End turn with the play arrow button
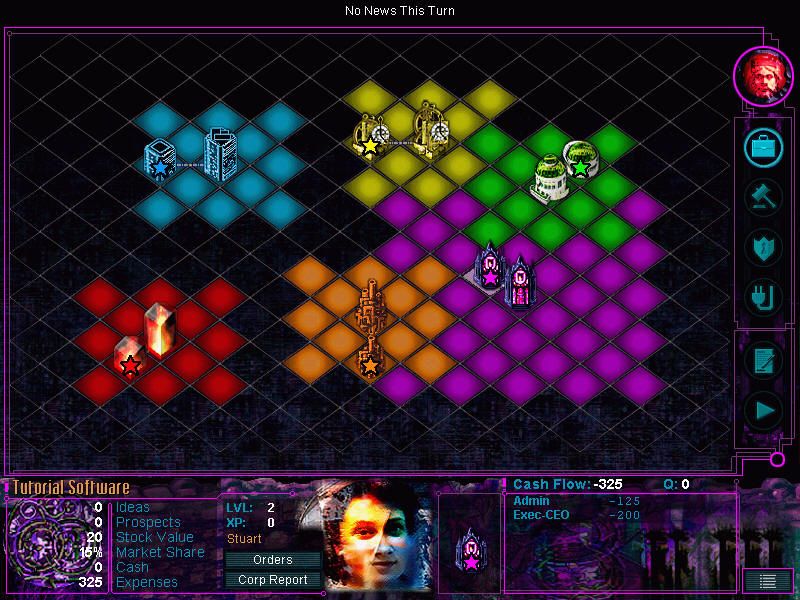800x600 pixels. (x=763, y=409)
